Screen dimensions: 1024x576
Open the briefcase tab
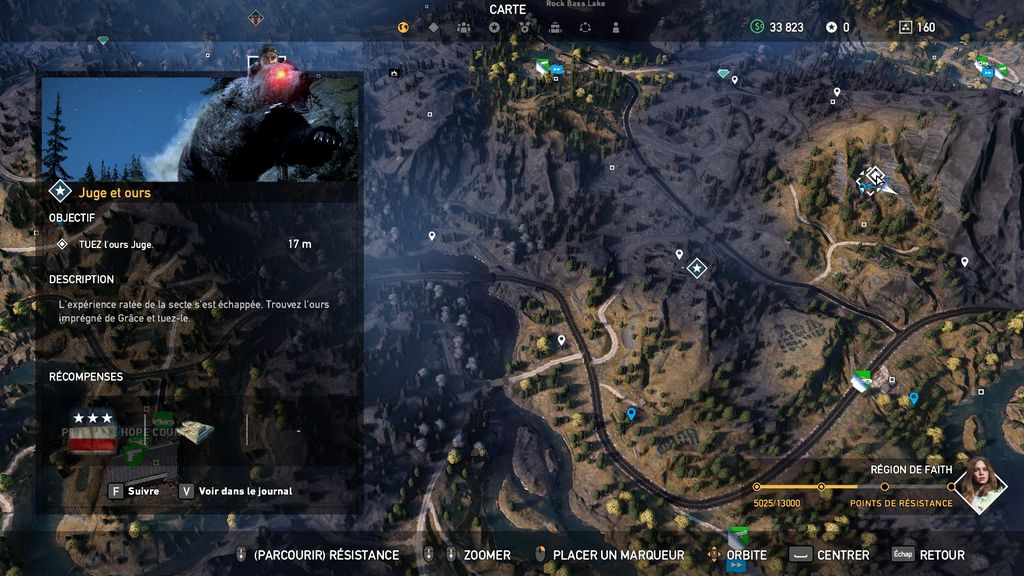[x=555, y=27]
